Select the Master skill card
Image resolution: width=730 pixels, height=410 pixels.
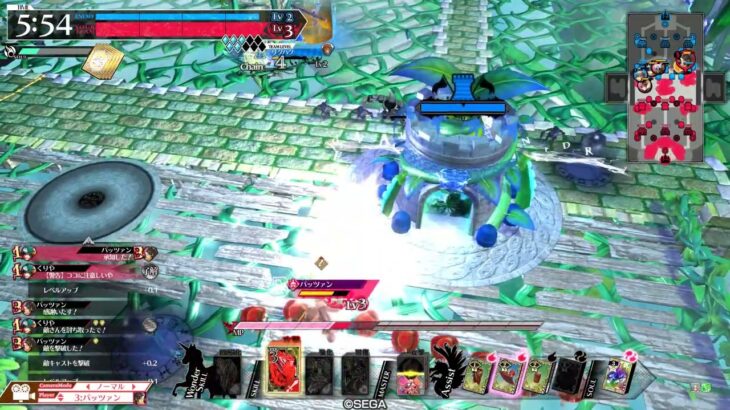coord(412,375)
